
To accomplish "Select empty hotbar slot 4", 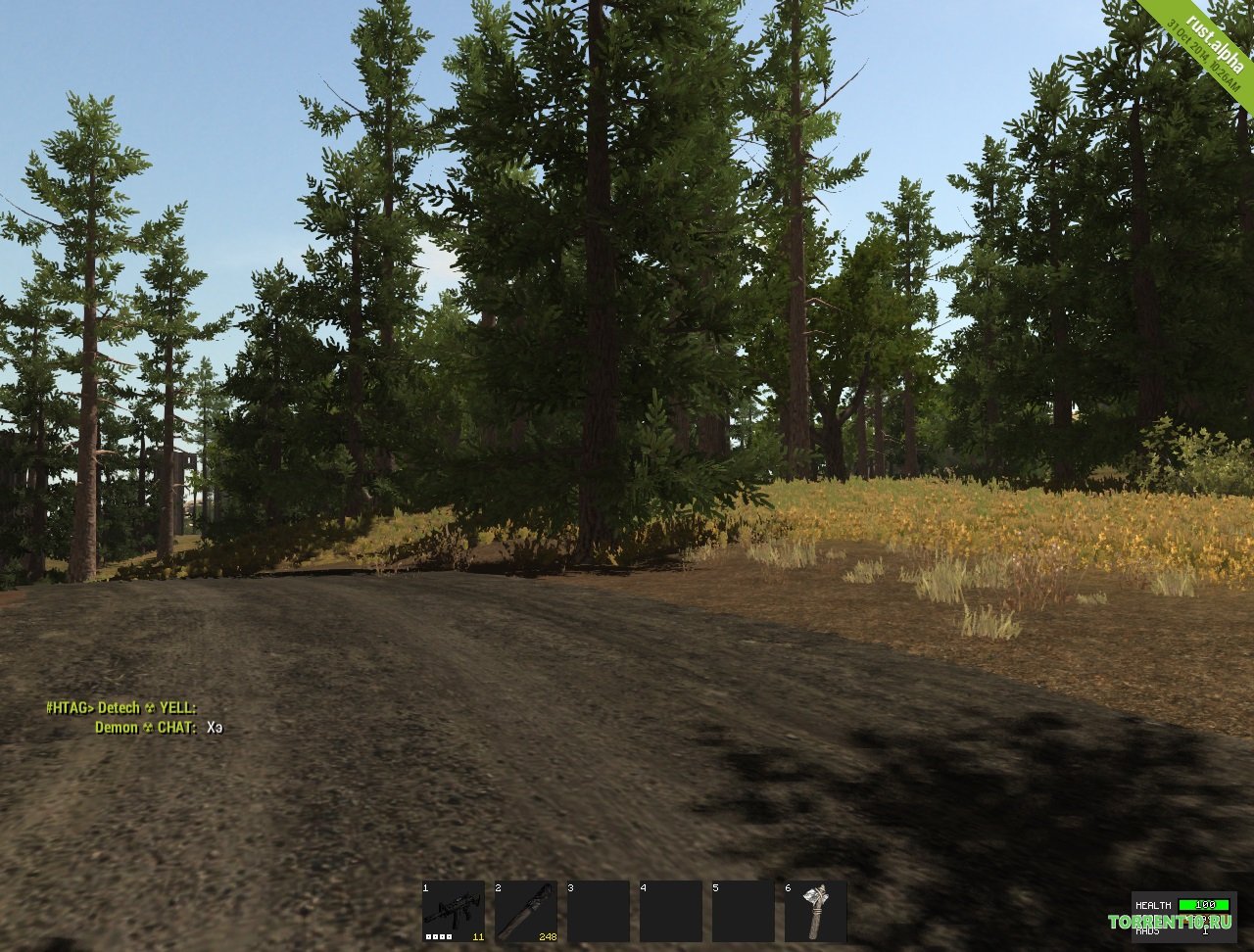I will pos(670,911).
